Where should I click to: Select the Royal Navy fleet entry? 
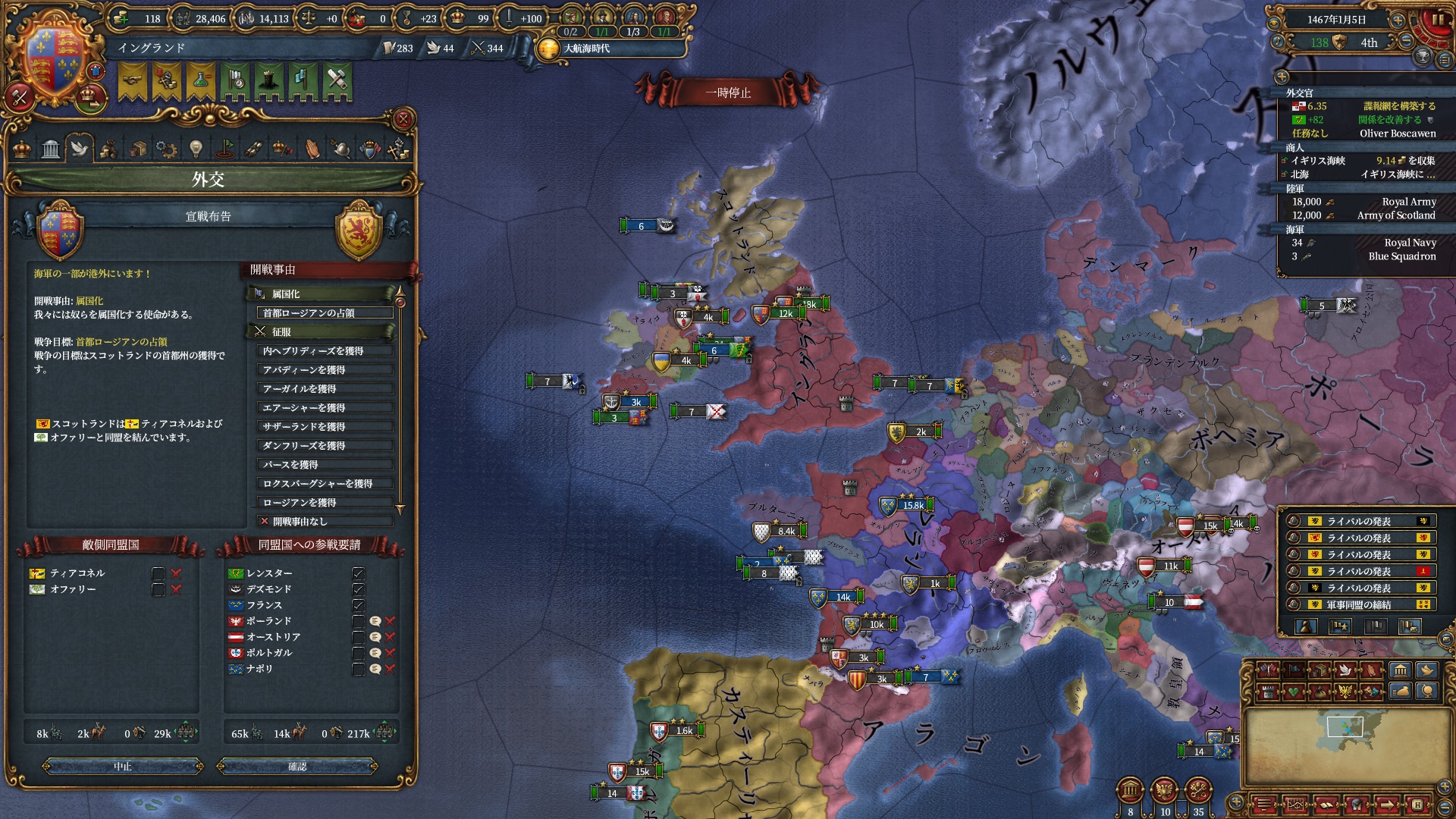click(1363, 243)
